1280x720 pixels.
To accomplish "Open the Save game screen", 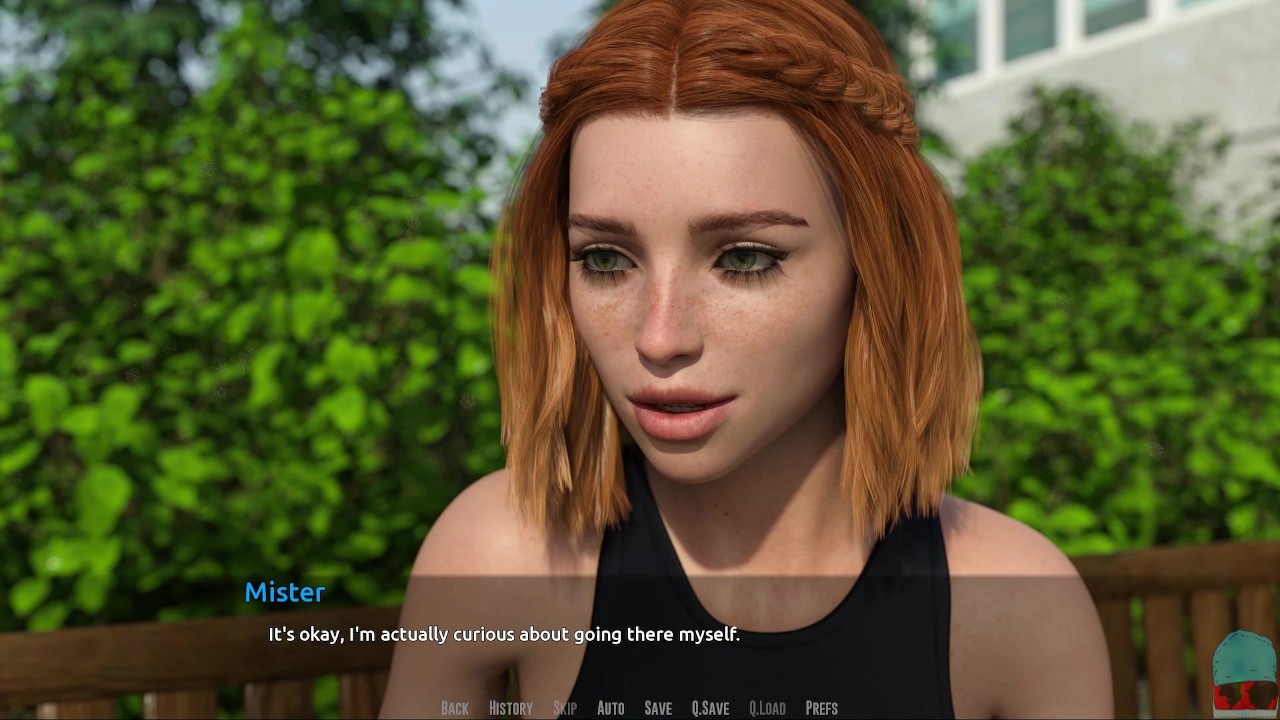I will coord(658,708).
